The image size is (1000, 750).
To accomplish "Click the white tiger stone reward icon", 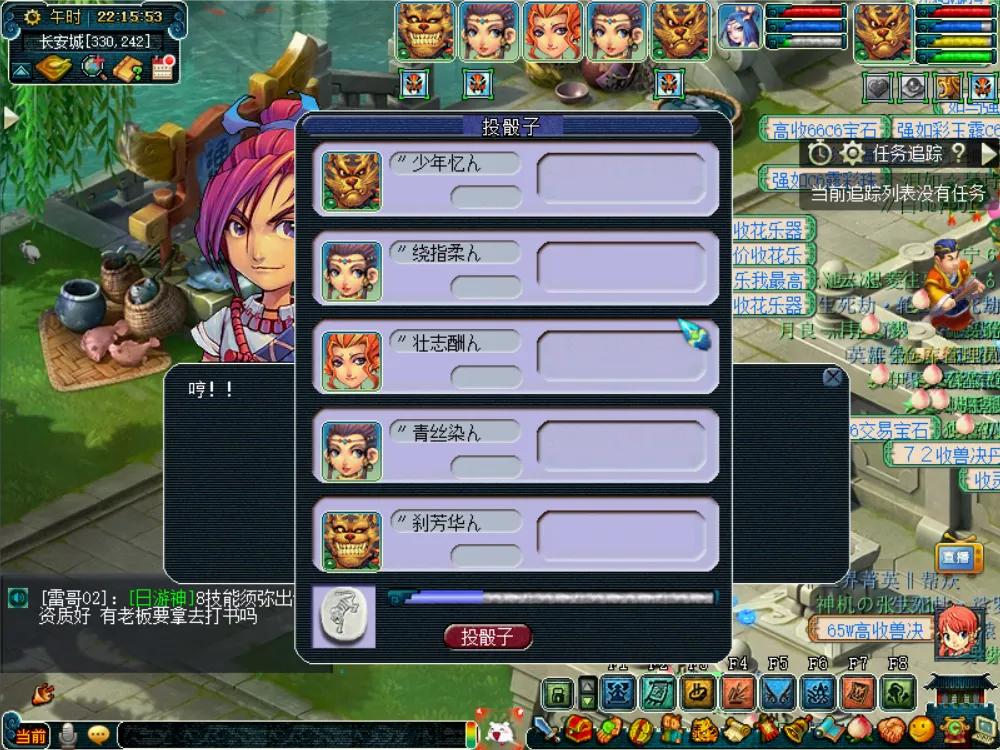I will click(x=343, y=616).
